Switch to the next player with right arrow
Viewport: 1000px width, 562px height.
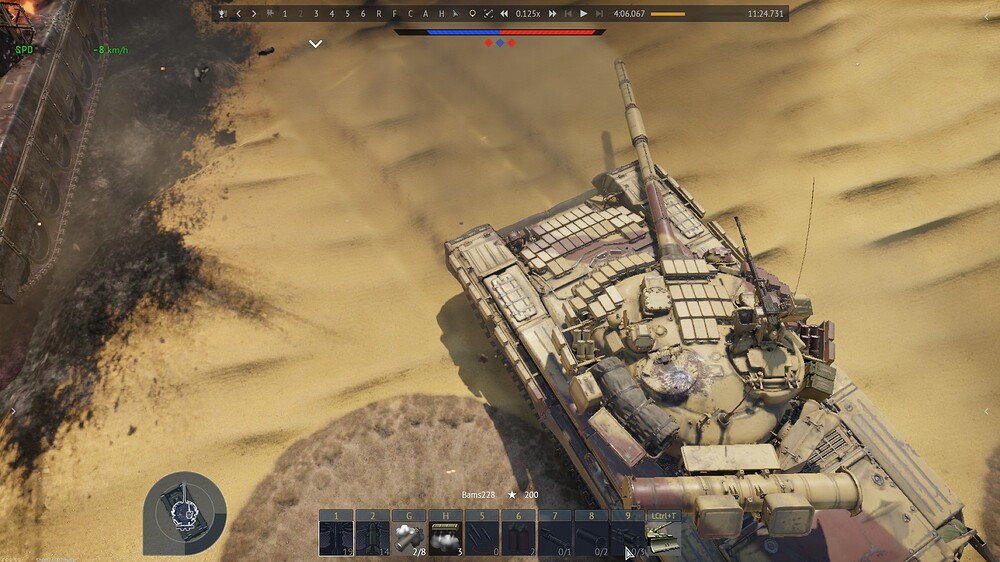click(254, 14)
